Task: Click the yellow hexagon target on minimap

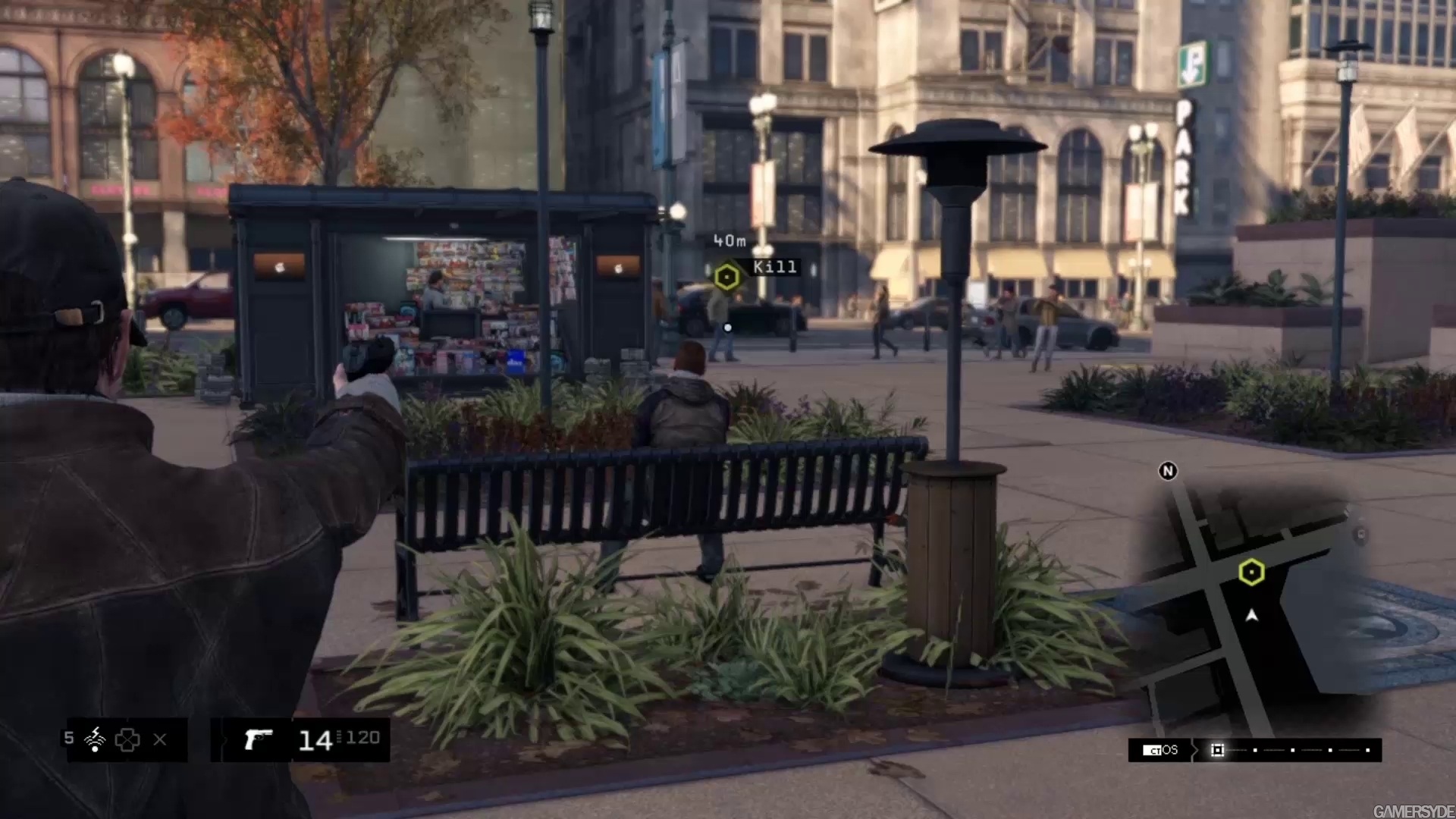Action: (1251, 572)
